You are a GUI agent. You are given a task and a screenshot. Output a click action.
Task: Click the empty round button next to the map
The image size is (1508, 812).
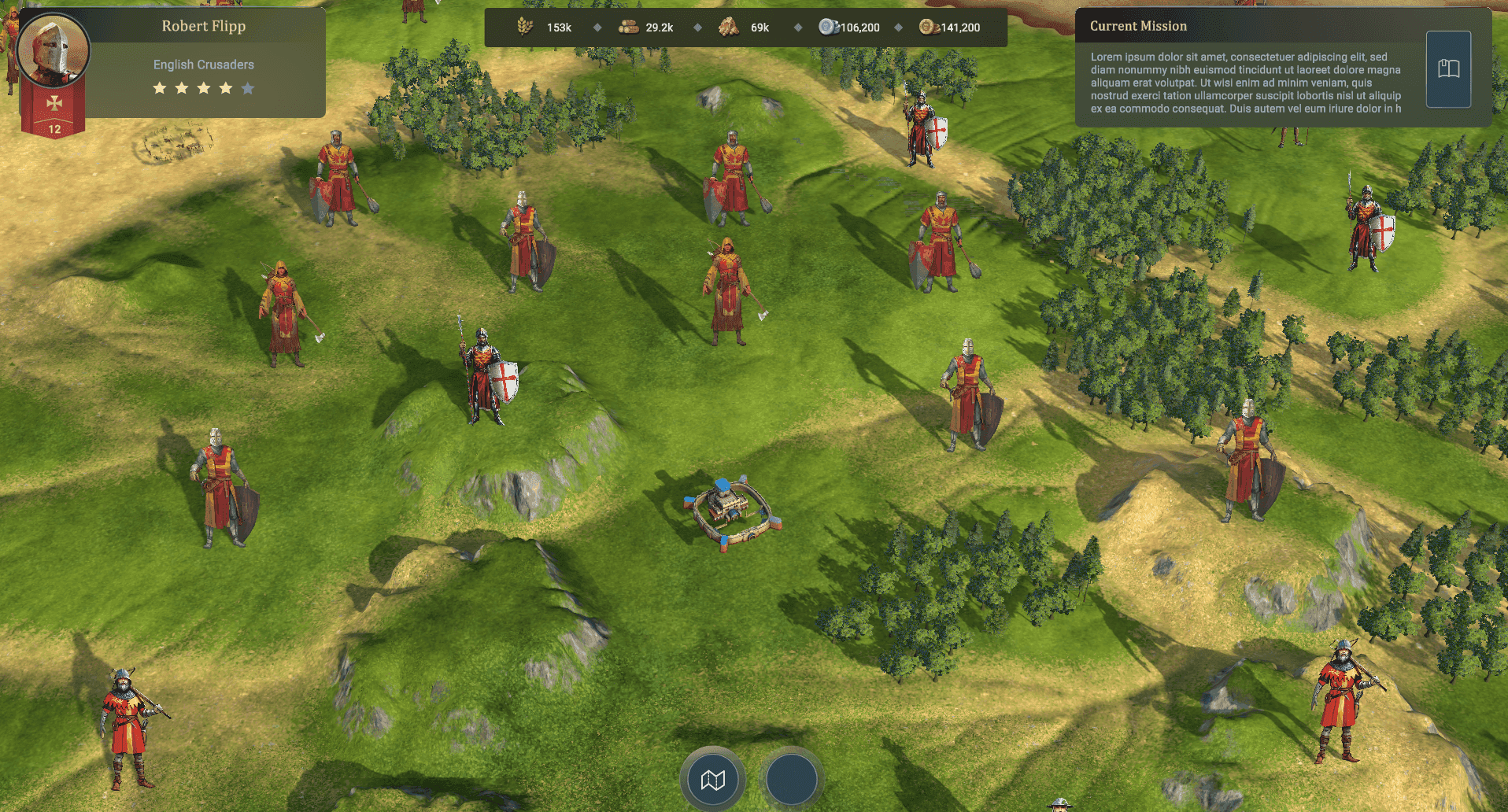point(790,778)
